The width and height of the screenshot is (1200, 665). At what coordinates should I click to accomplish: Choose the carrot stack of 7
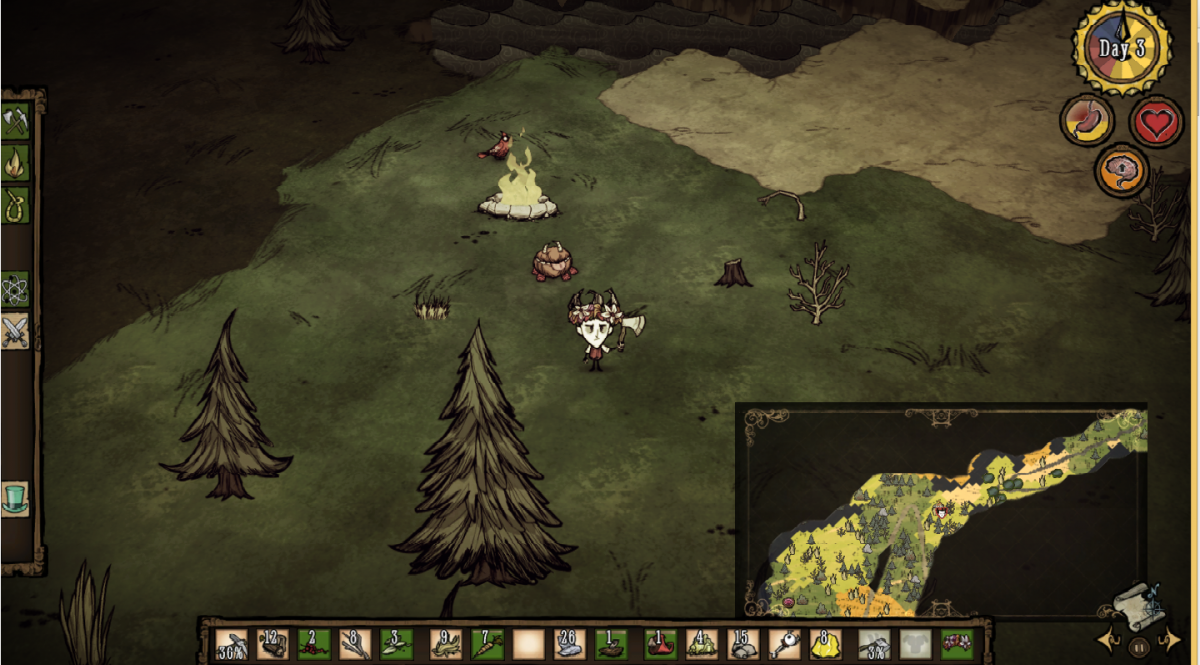[x=486, y=643]
